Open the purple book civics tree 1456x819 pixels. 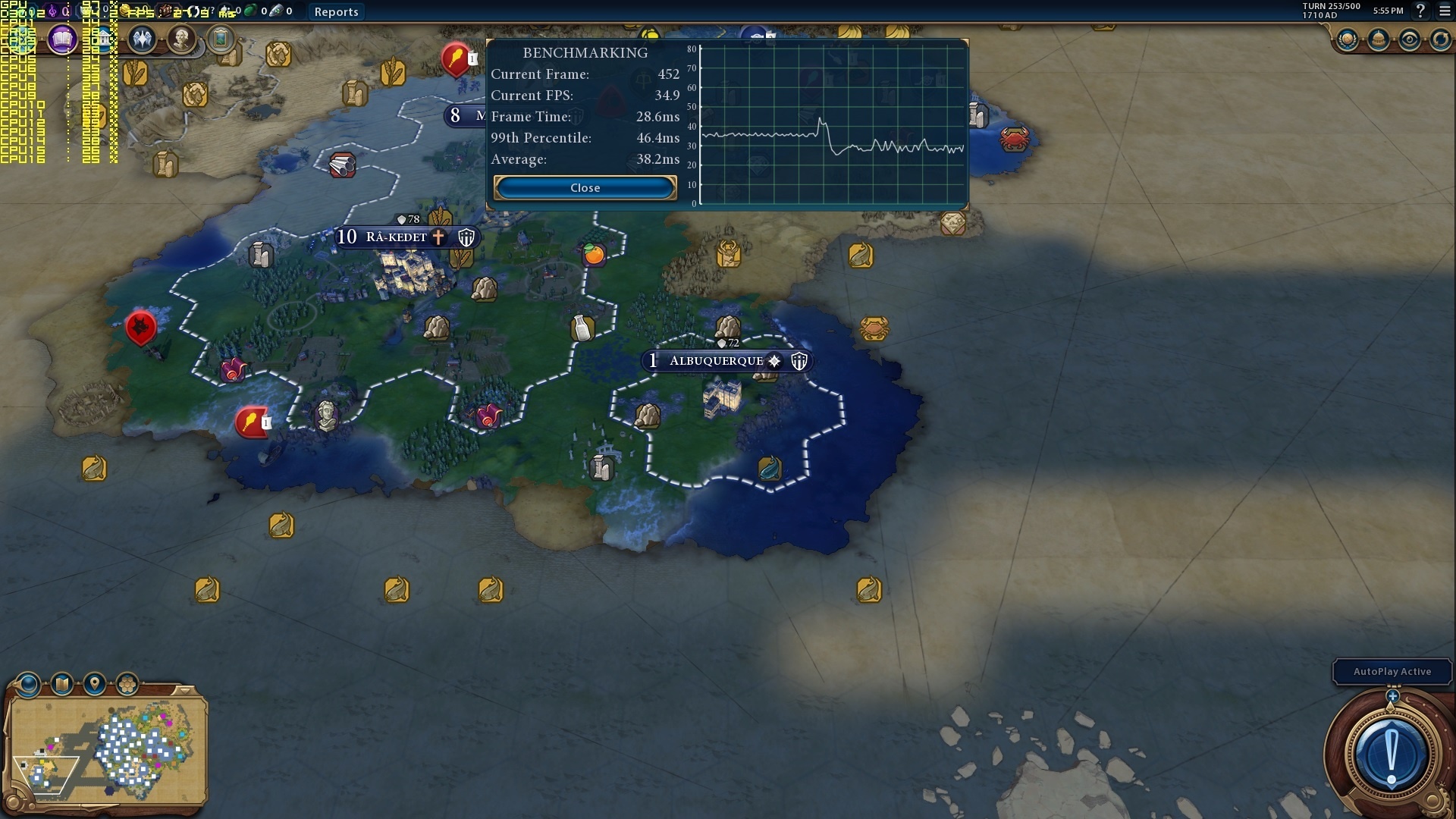tap(63, 39)
